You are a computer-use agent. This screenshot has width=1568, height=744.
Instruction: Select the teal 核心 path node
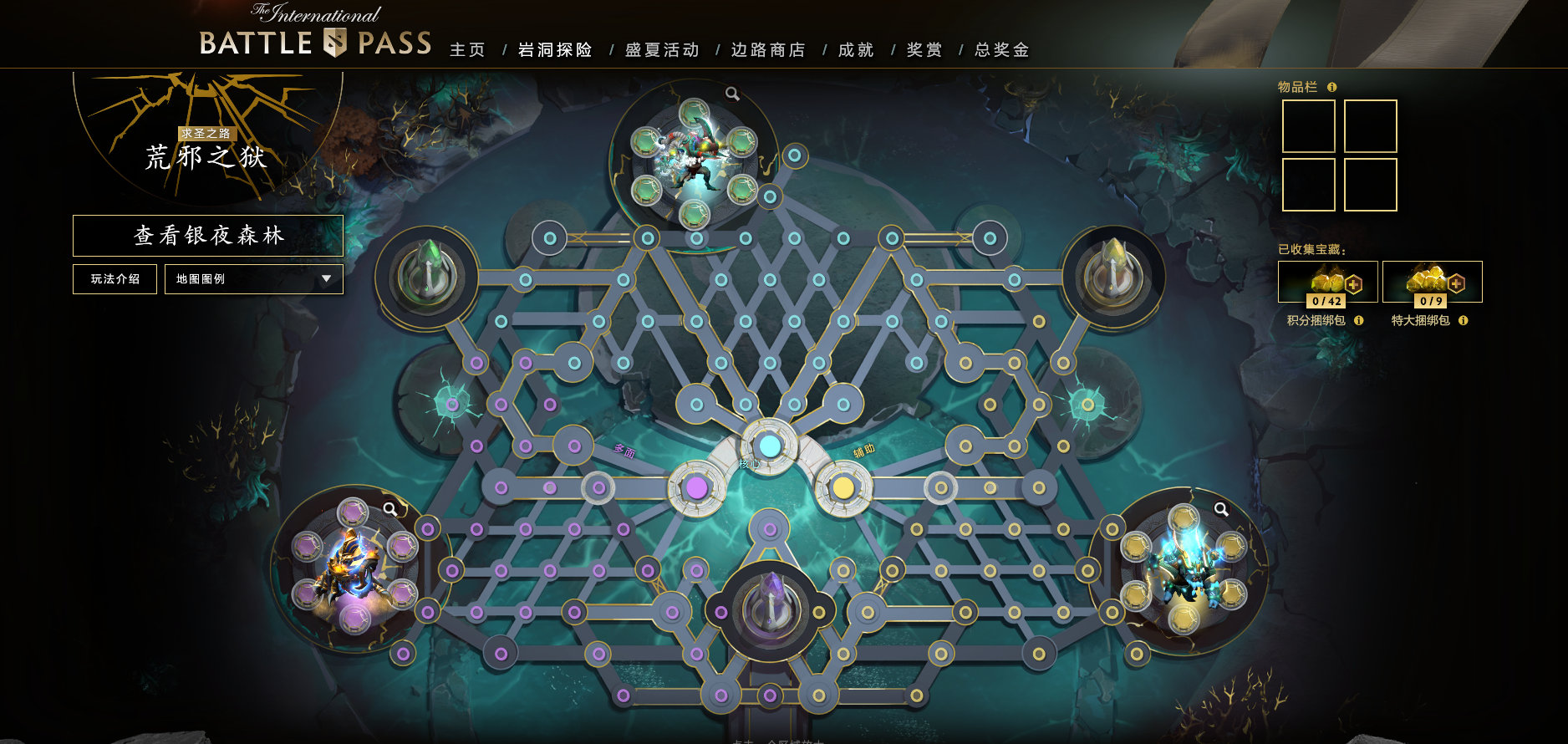[x=771, y=446]
